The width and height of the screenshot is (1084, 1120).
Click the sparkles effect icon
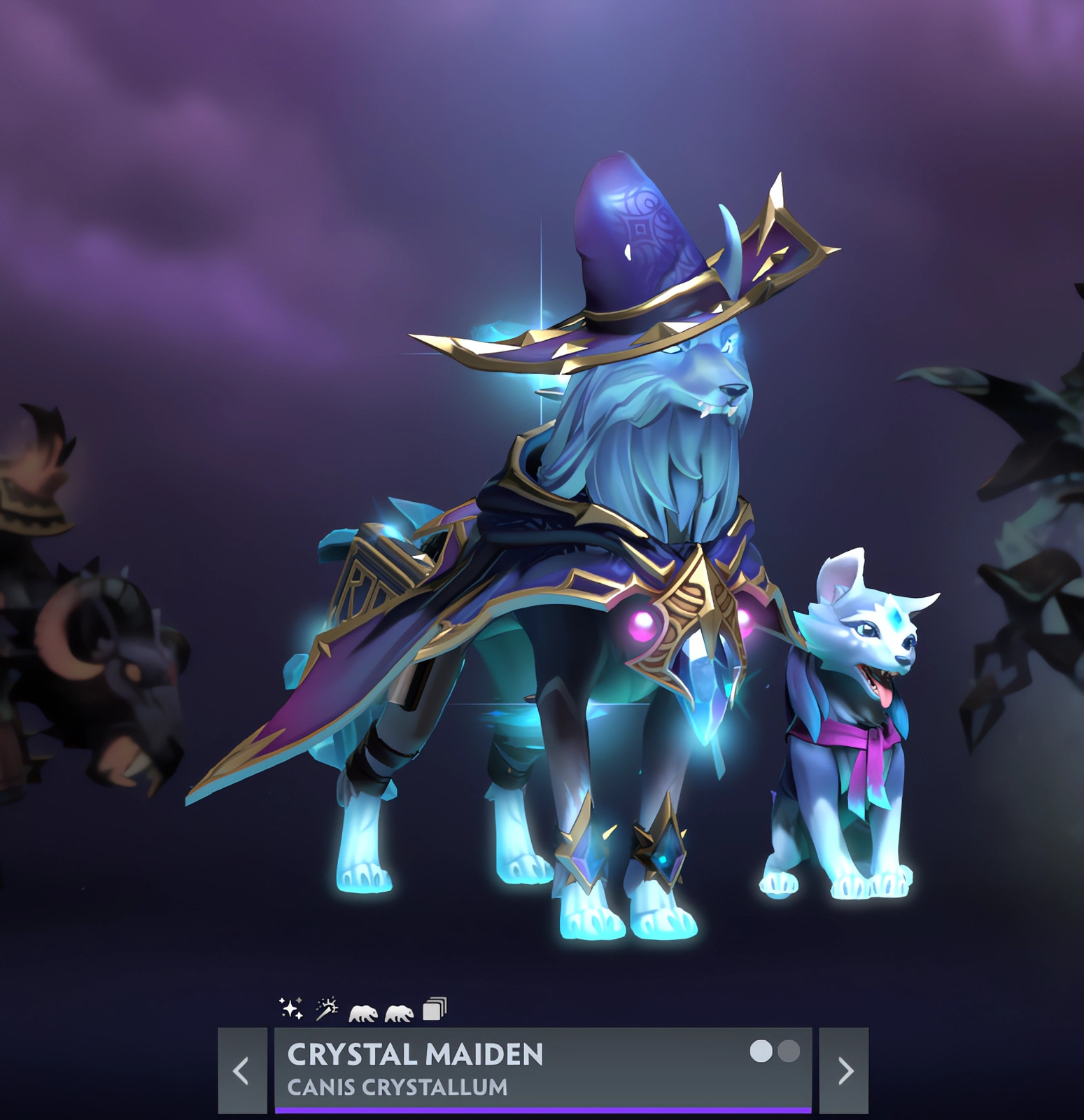(291, 1009)
